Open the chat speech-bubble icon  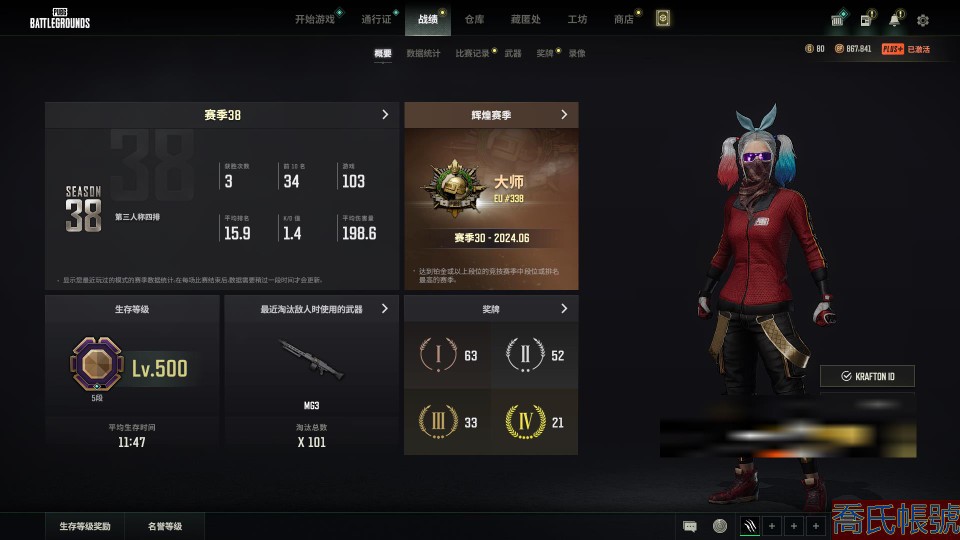(x=690, y=526)
